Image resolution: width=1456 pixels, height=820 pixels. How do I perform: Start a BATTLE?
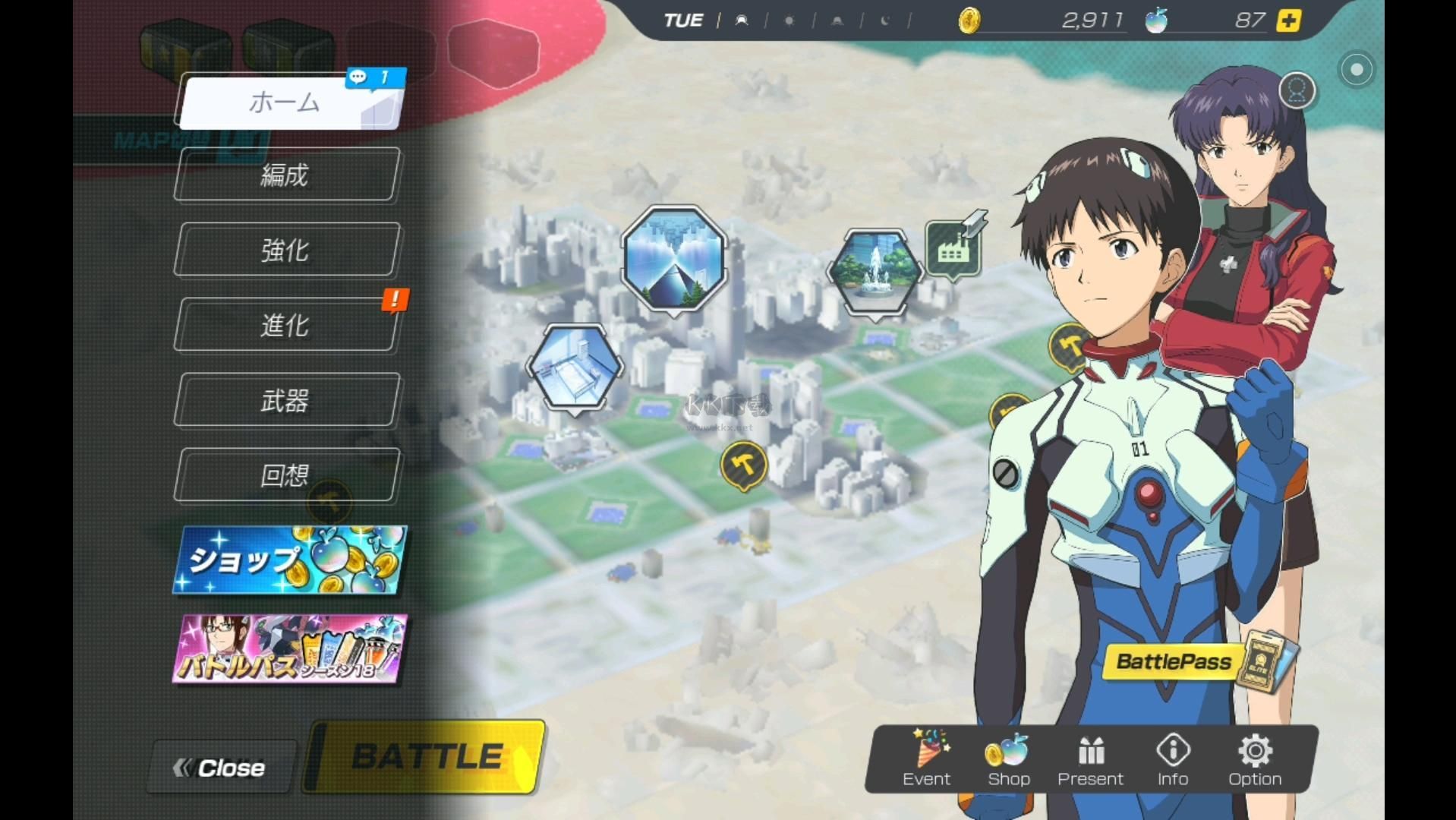(x=427, y=757)
